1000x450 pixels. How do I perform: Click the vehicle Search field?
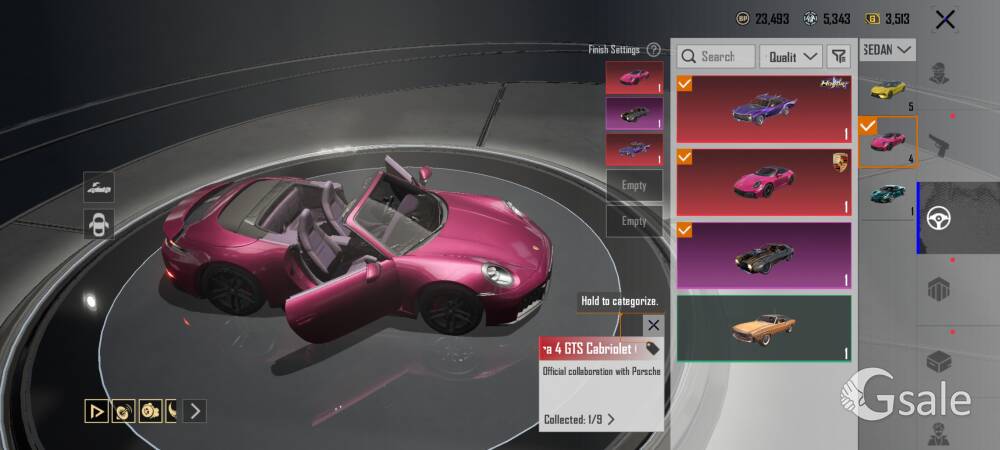click(x=716, y=57)
